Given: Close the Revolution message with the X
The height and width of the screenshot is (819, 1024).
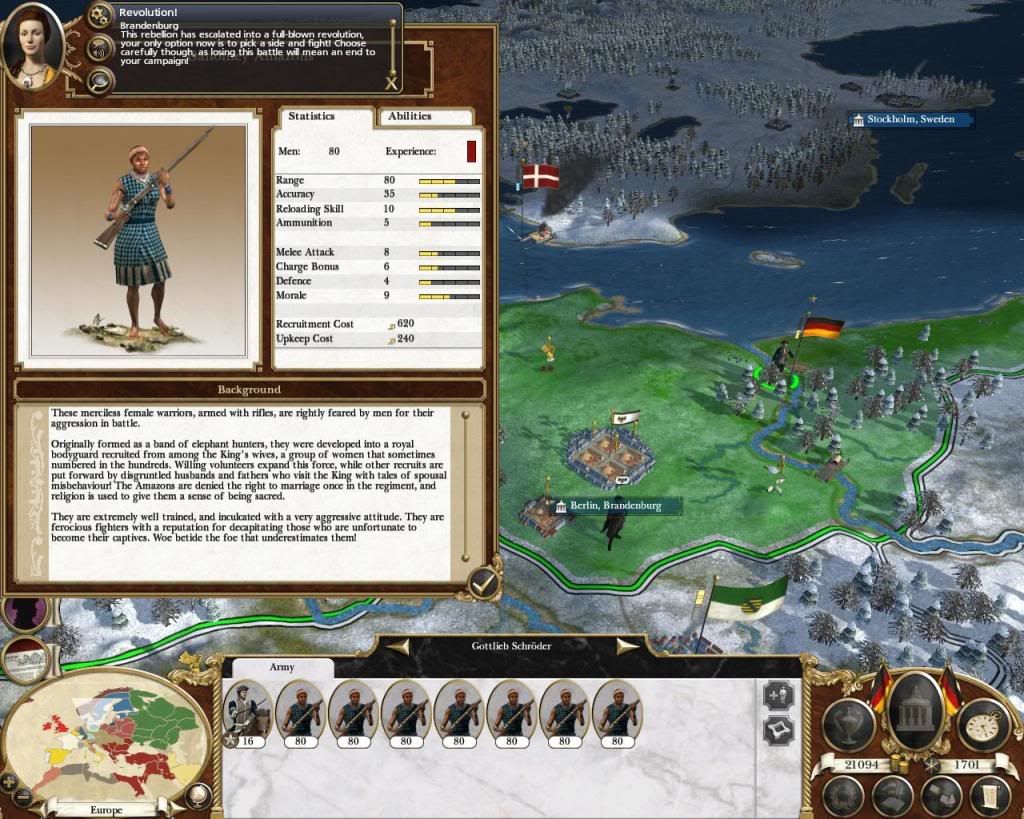Looking at the screenshot, I should click(x=390, y=84).
